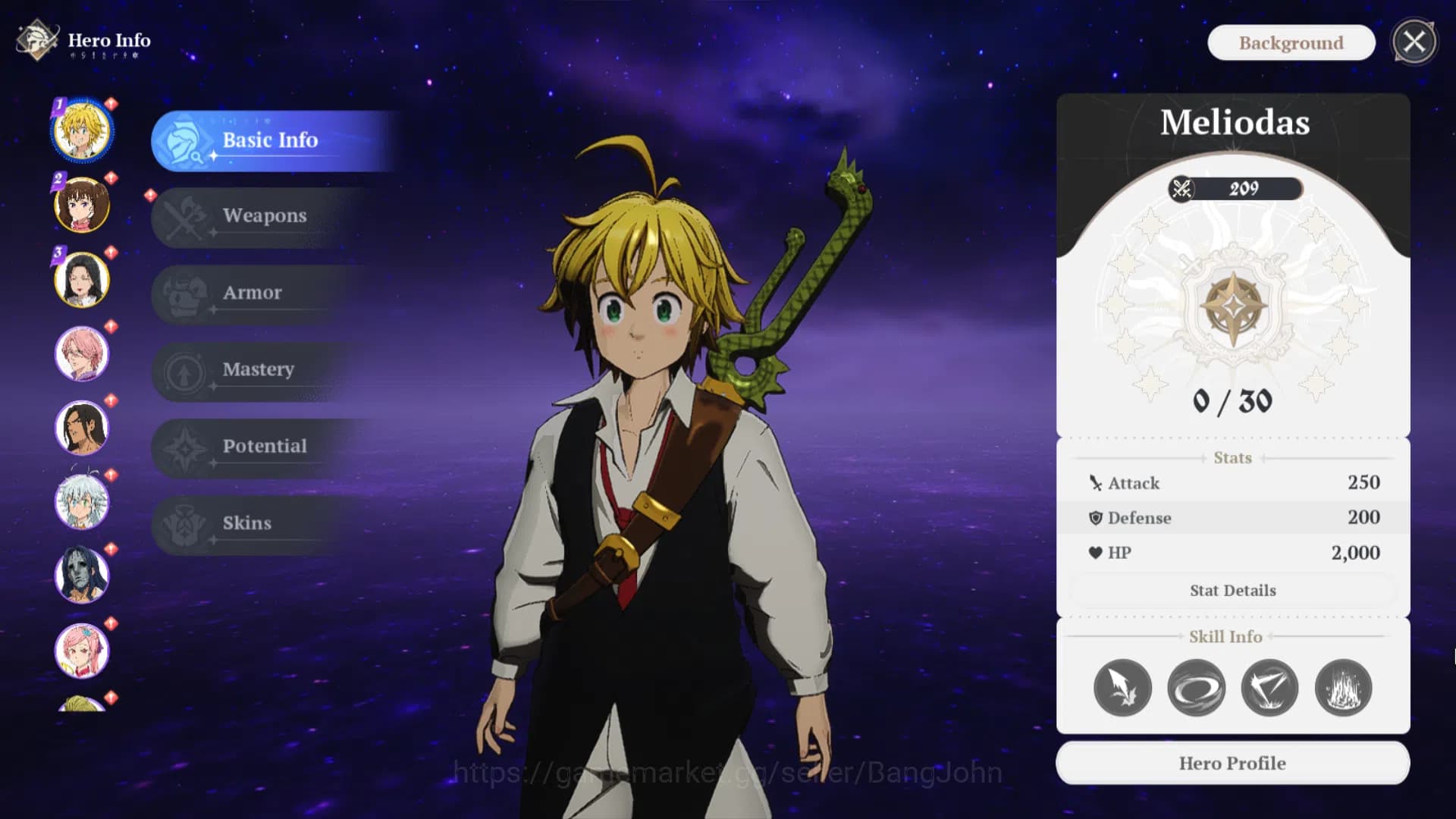Click the crossed-swords power icon beside 209
This screenshot has width=1456, height=819.
pos(1181,190)
